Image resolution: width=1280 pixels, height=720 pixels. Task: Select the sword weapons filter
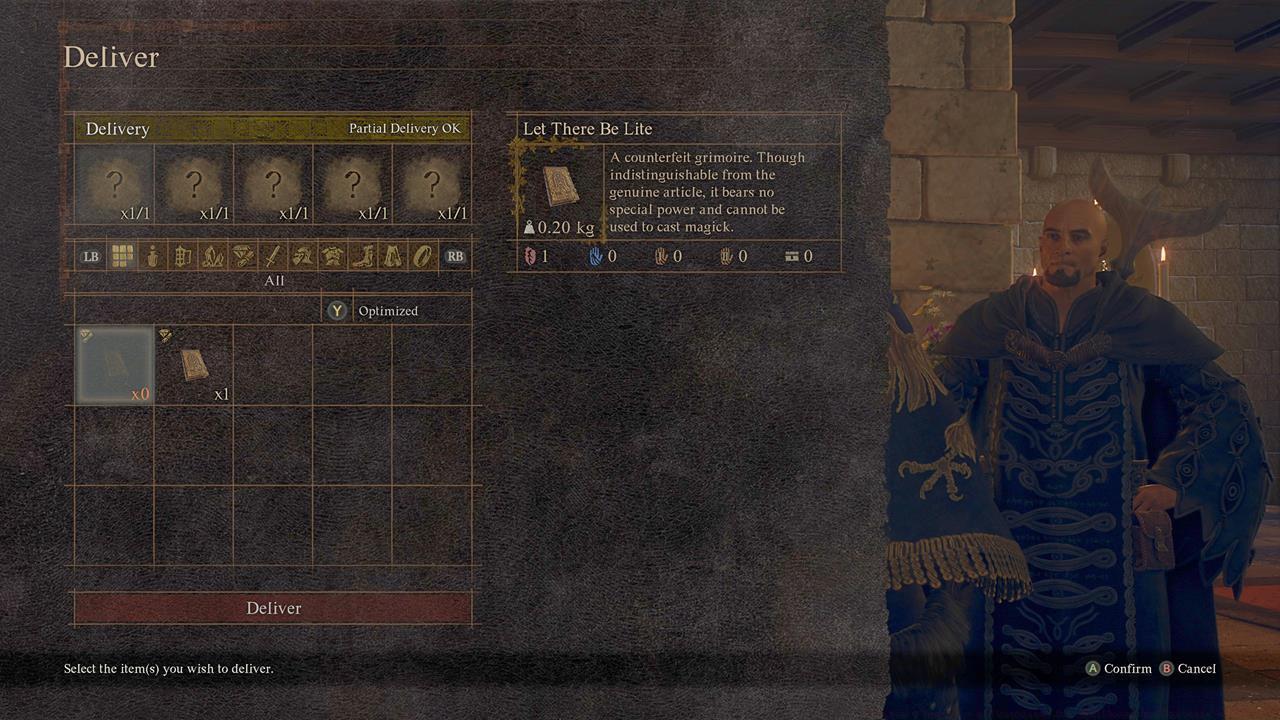click(x=274, y=257)
